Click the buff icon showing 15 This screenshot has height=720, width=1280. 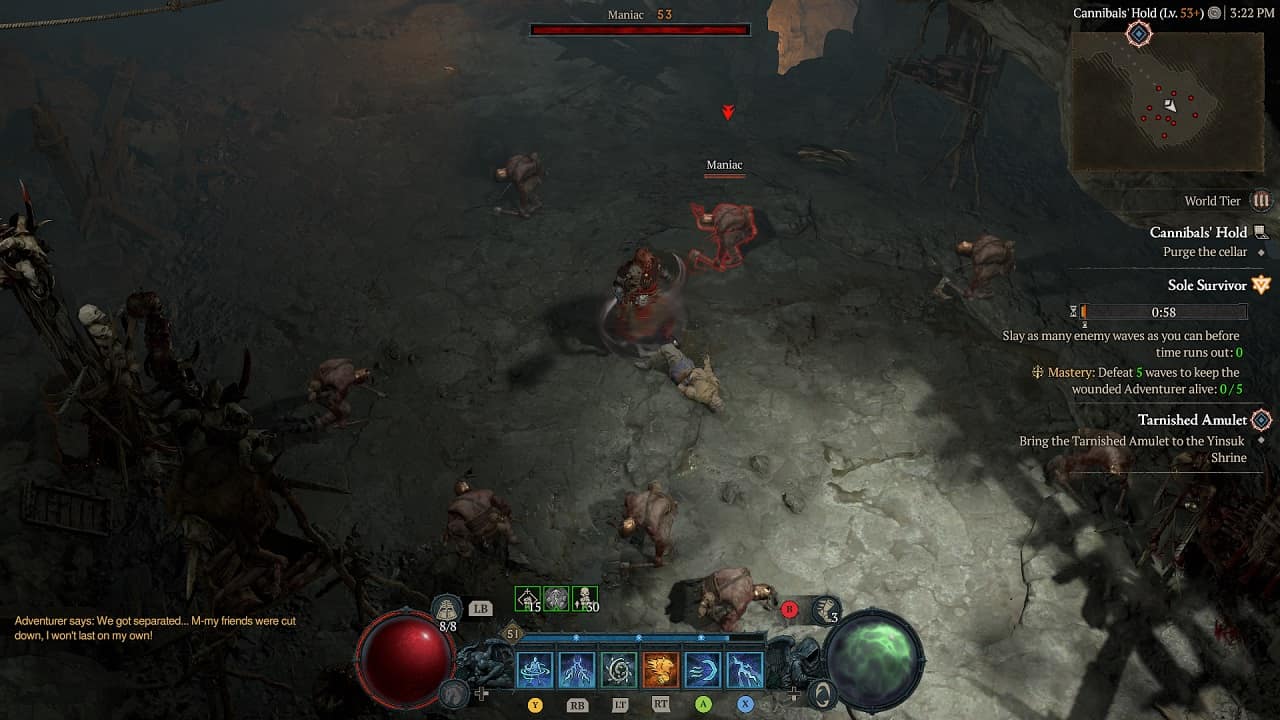pos(527,599)
